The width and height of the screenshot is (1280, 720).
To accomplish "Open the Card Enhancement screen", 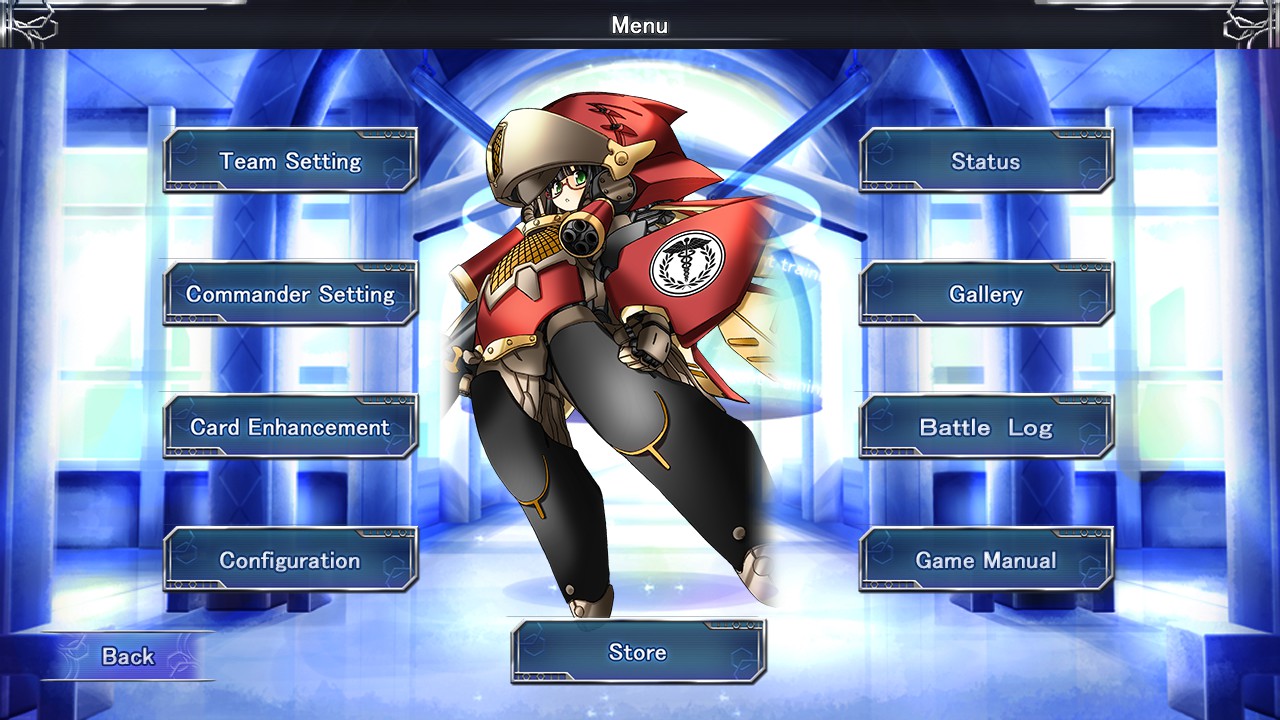I will (290, 427).
